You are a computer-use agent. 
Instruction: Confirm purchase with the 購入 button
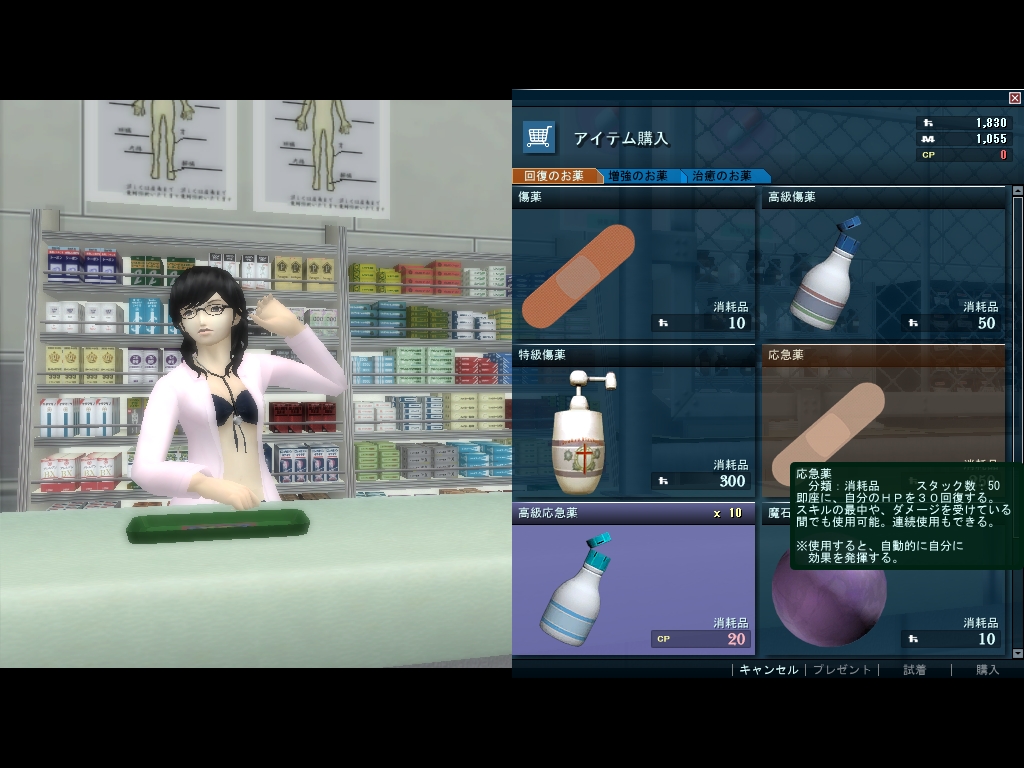coord(987,670)
